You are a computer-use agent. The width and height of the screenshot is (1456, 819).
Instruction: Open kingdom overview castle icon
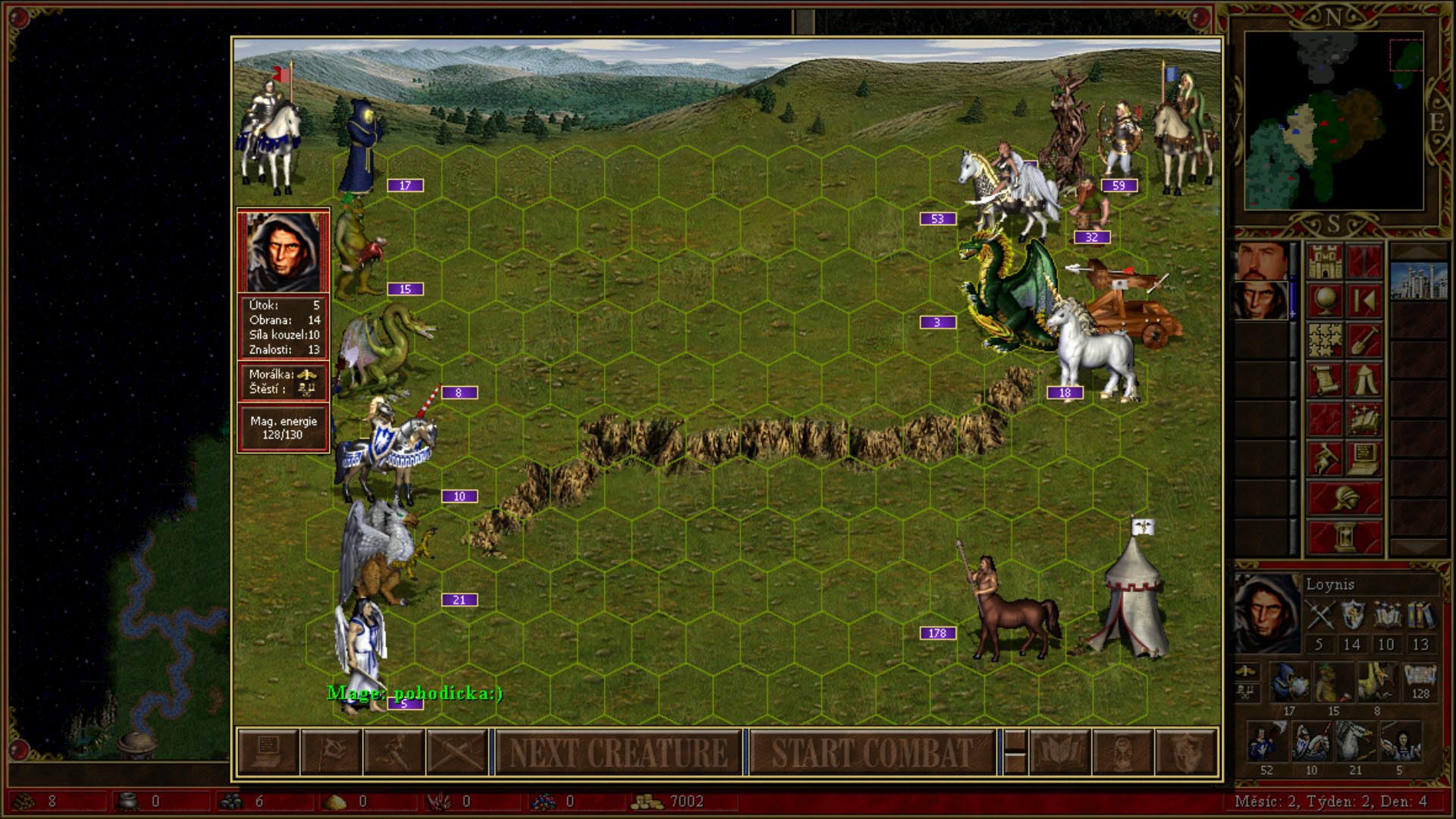click(1325, 262)
